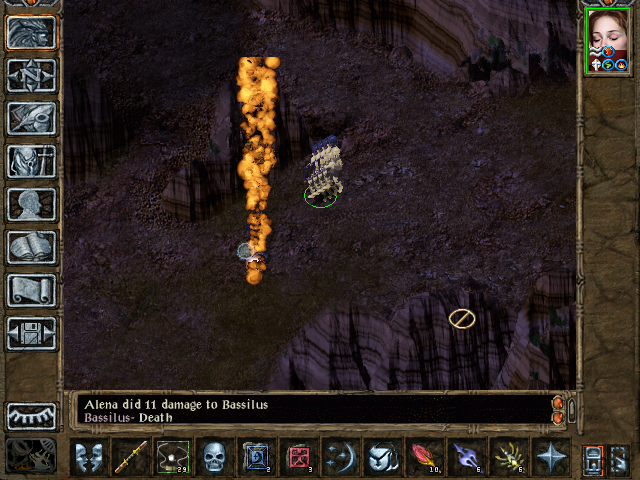The image size is (640, 480).
Task: Open spell casting with the crescent moon icon
Action: (341, 457)
